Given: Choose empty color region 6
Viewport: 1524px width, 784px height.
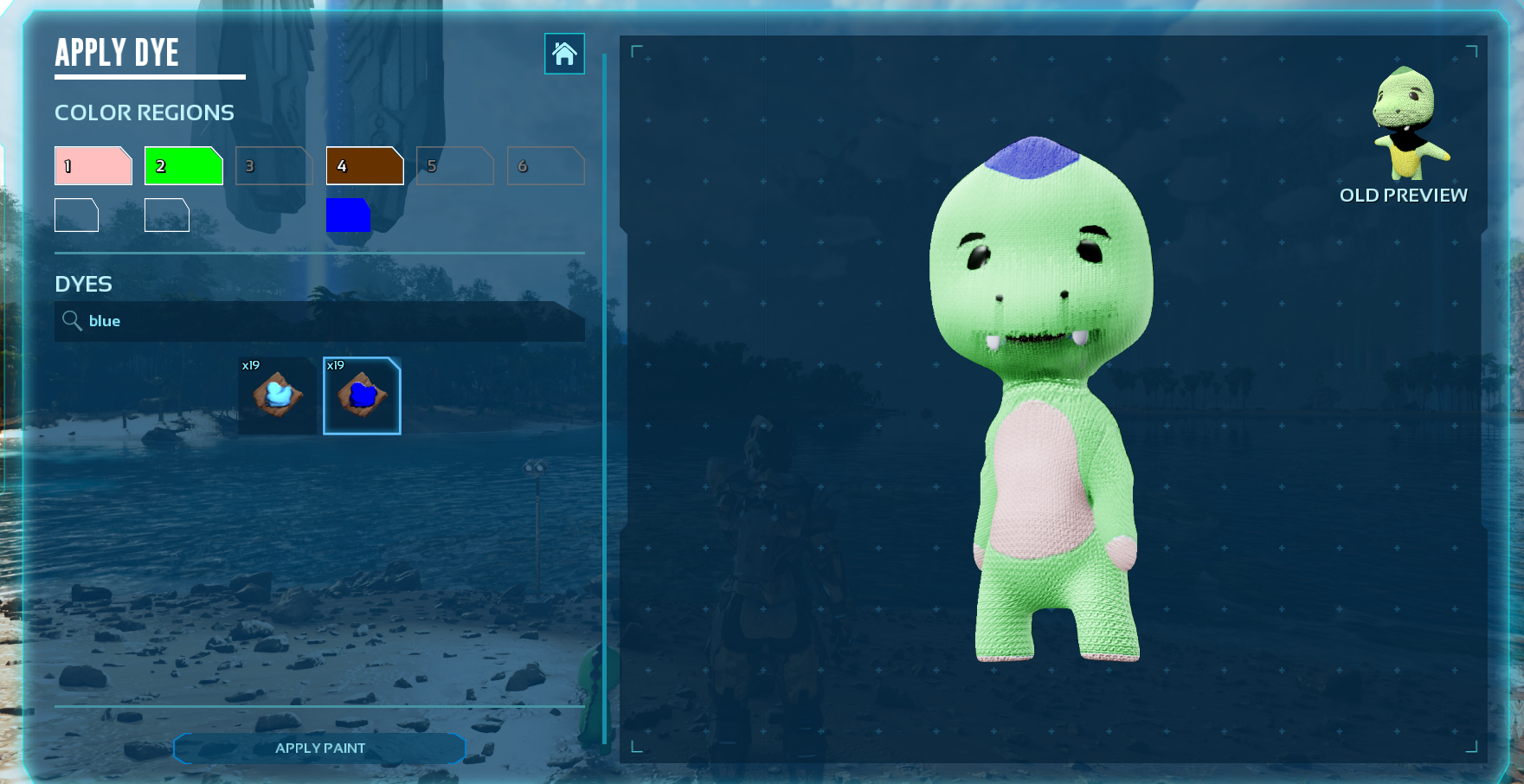Looking at the screenshot, I should [545, 165].
